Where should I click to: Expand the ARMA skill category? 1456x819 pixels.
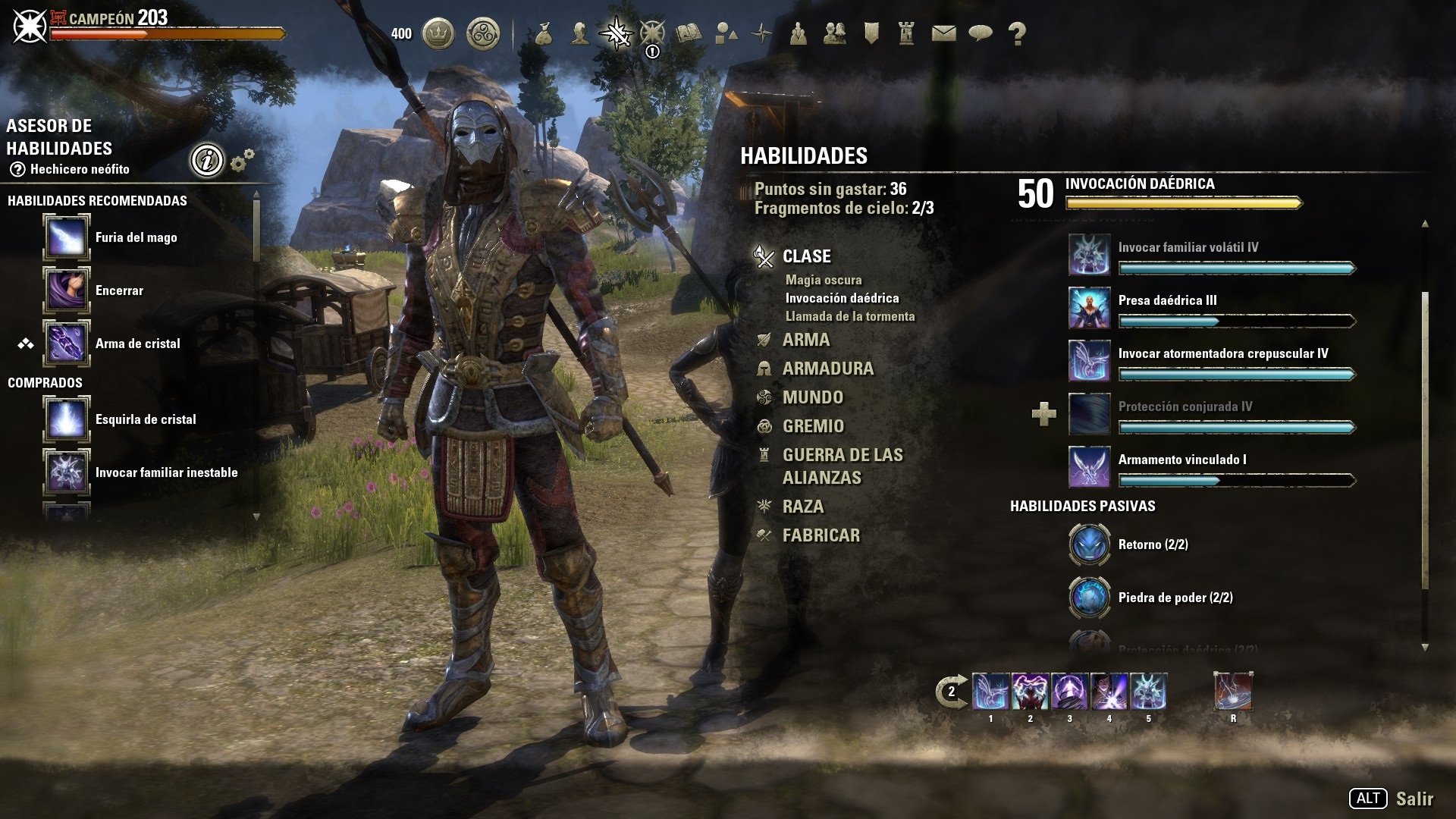click(805, 340)
